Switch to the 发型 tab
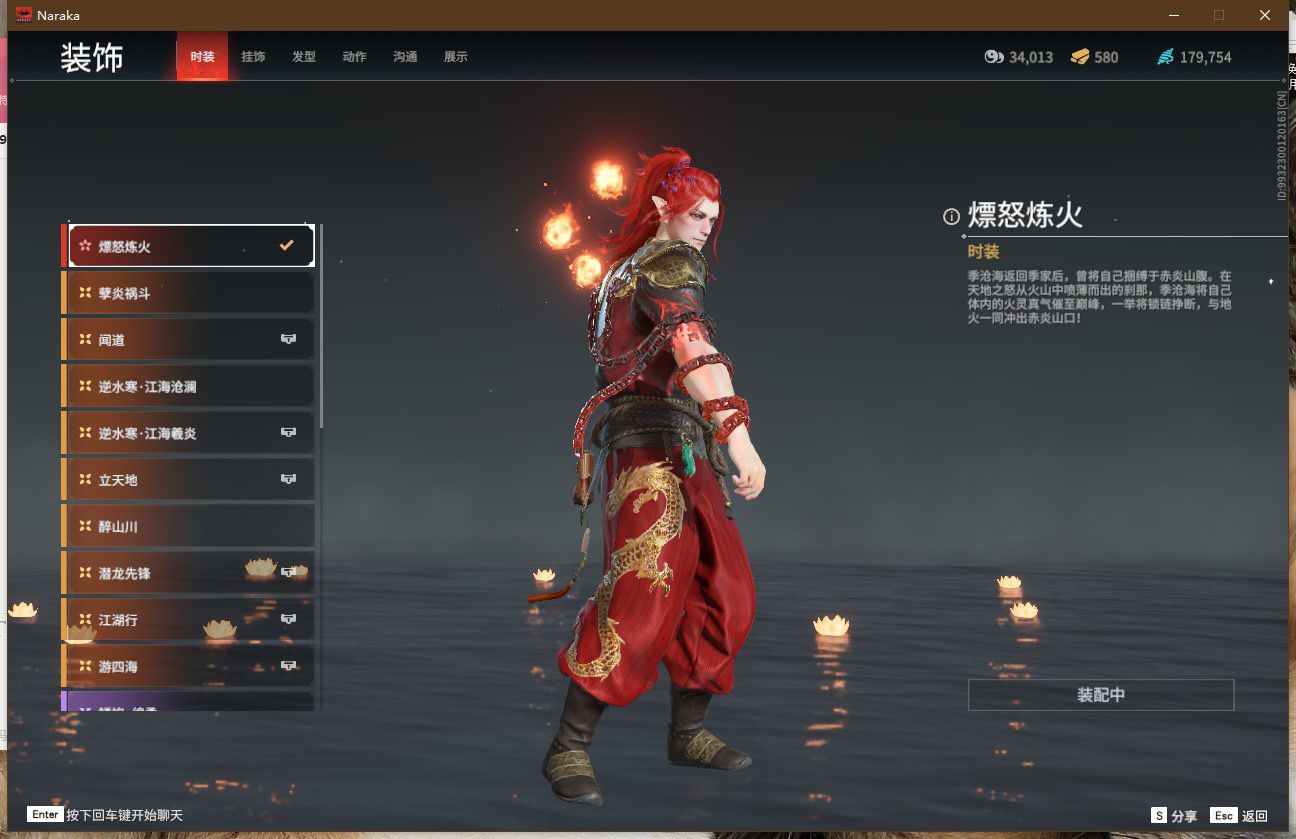Image resolution: width=1296 pixels, height=839 pixels. pos(304,57)
